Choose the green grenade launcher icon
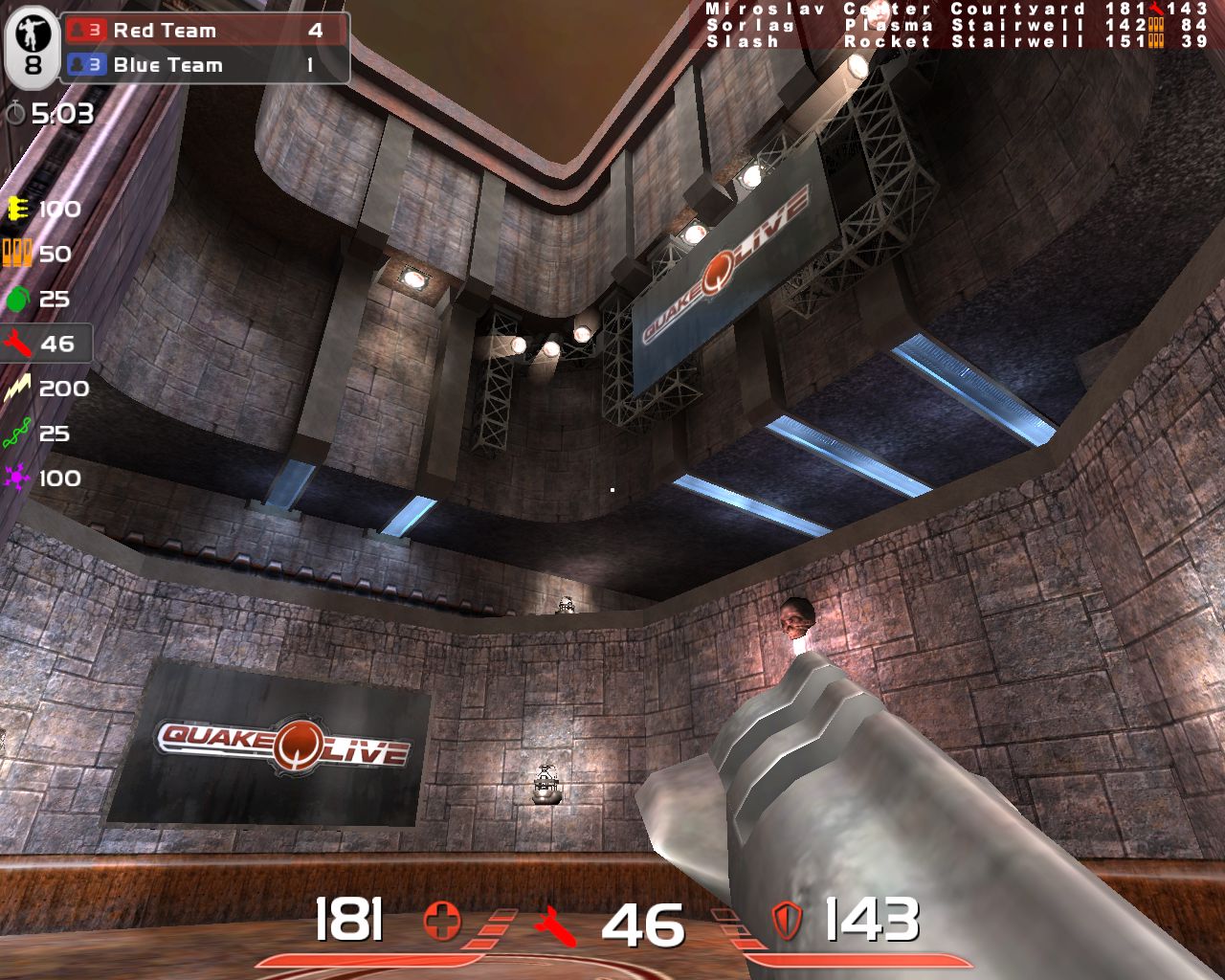This screenshot has height=980, width=1225. [x=17, y=299]
